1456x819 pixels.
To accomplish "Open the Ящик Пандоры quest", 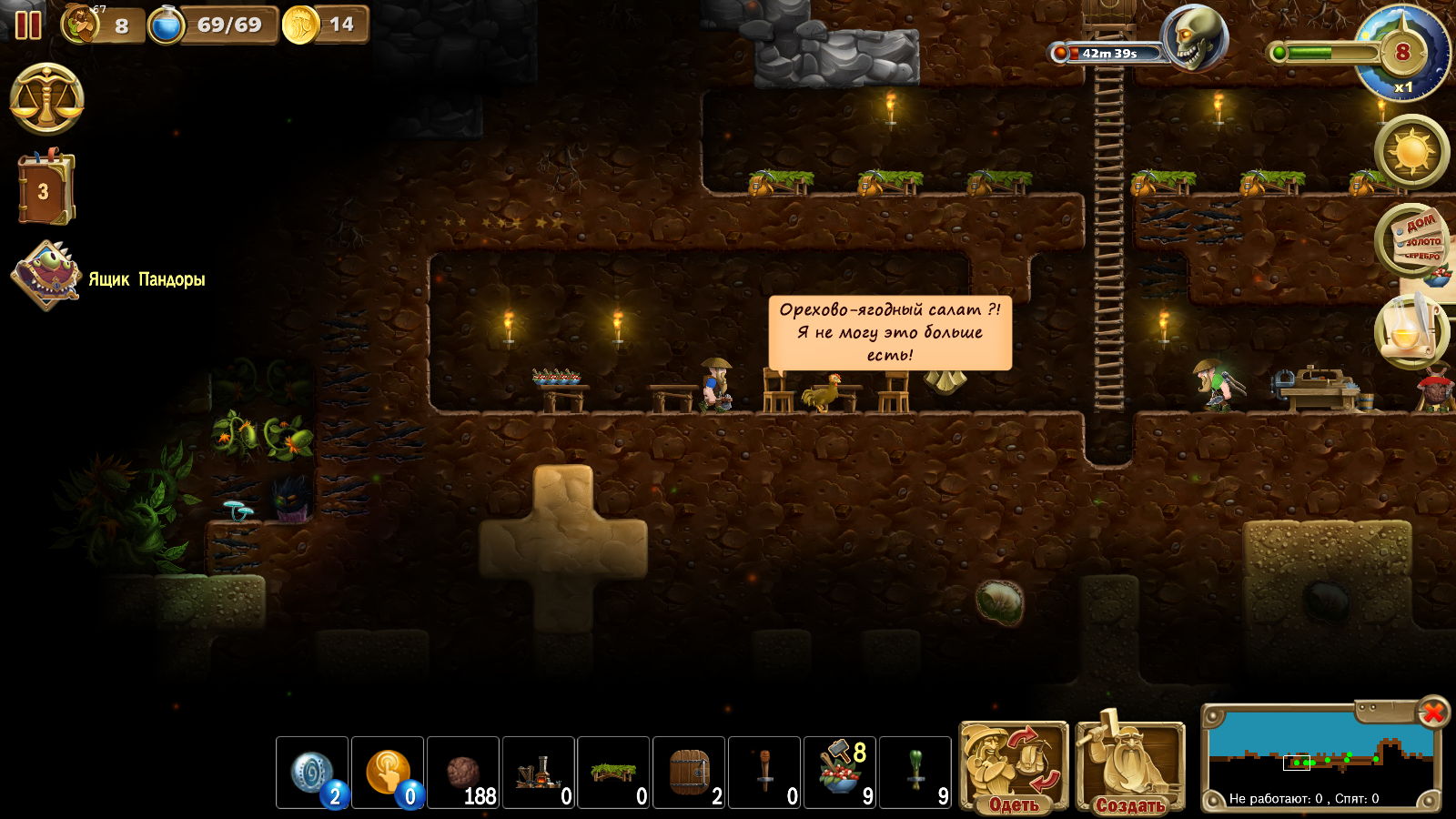I will tap(47, 276).
